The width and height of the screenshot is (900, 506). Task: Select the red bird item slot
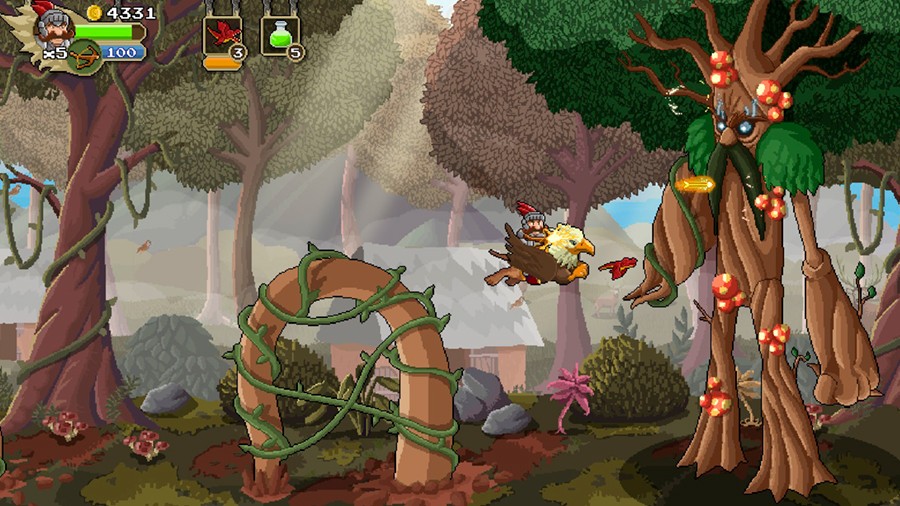coord(222,36)
